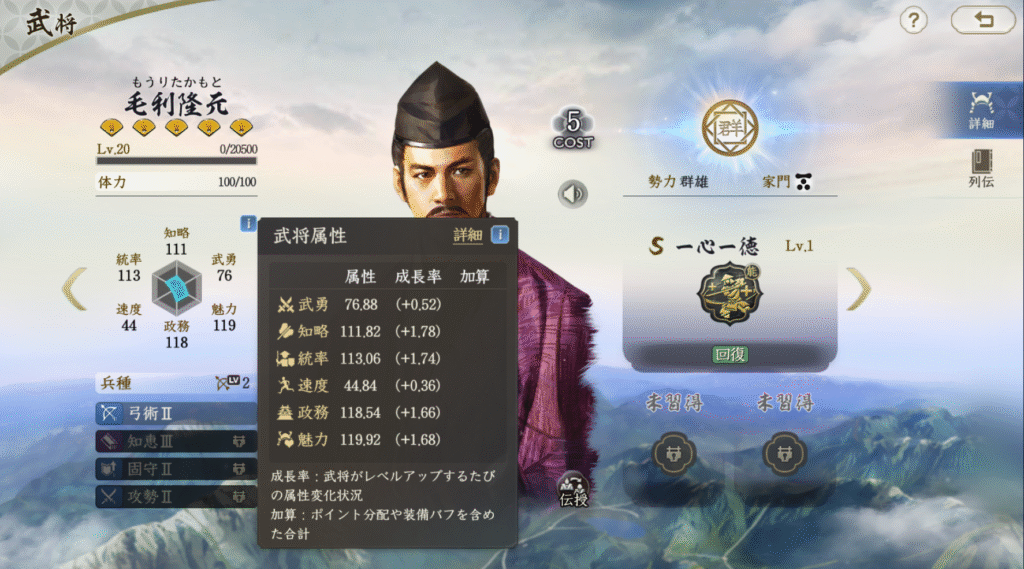
Task: Click the green 回復 button
Action: pyautogui.click(x=730, y=355)
